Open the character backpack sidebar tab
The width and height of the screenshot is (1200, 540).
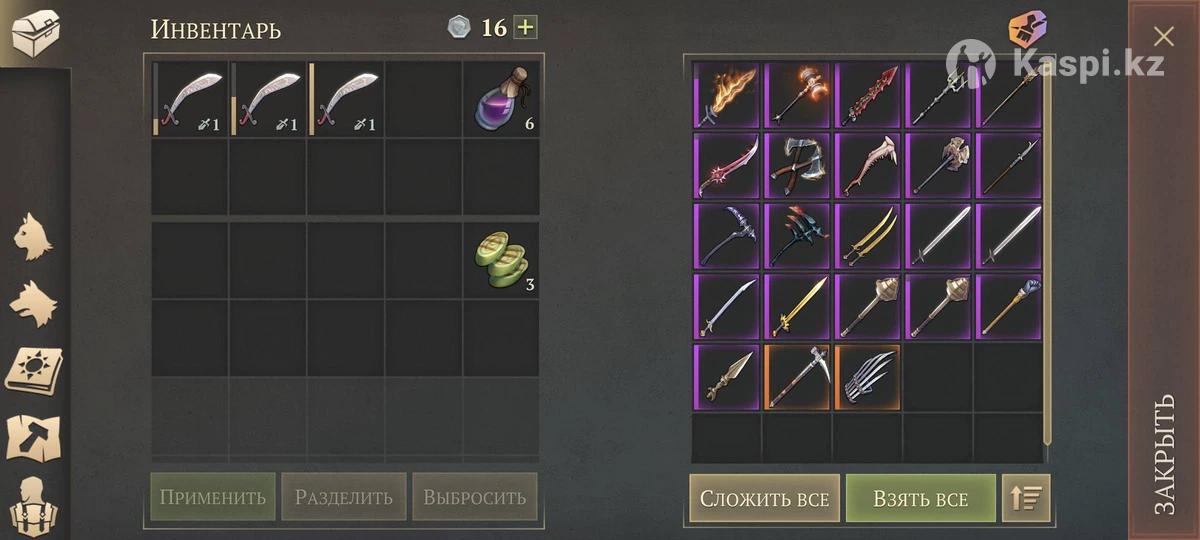pyautogui.click(x=33, y=503)
